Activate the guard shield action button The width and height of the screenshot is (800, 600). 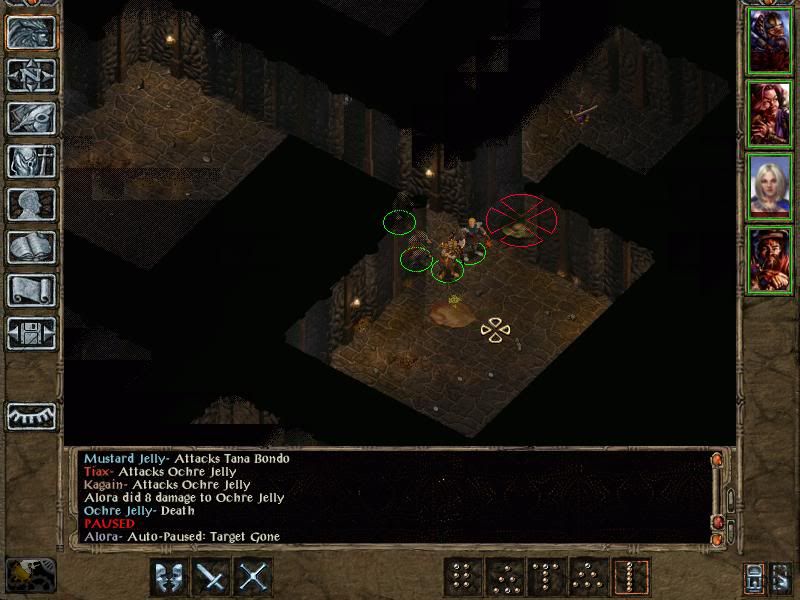[169, 577]
